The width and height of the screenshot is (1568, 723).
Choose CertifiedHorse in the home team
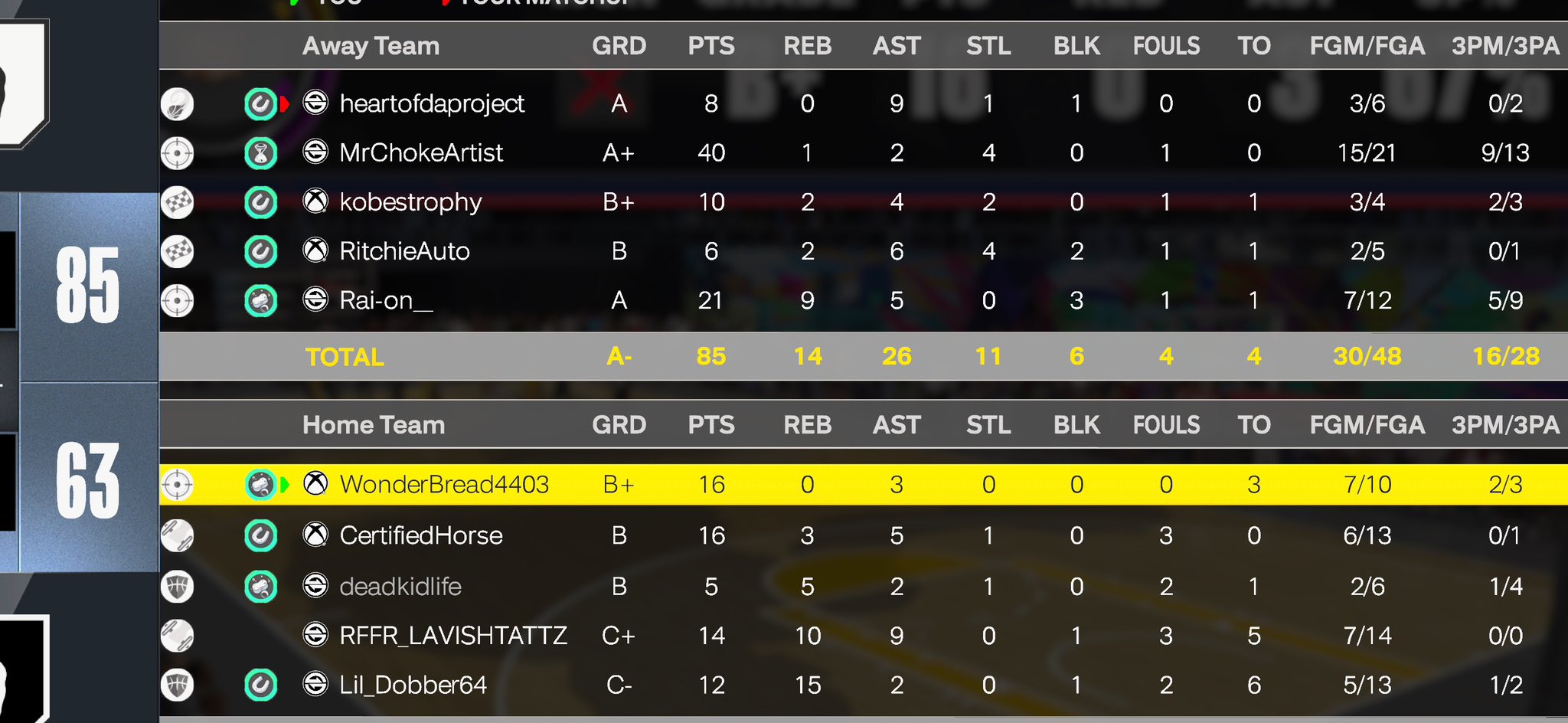tap(421, 535)
